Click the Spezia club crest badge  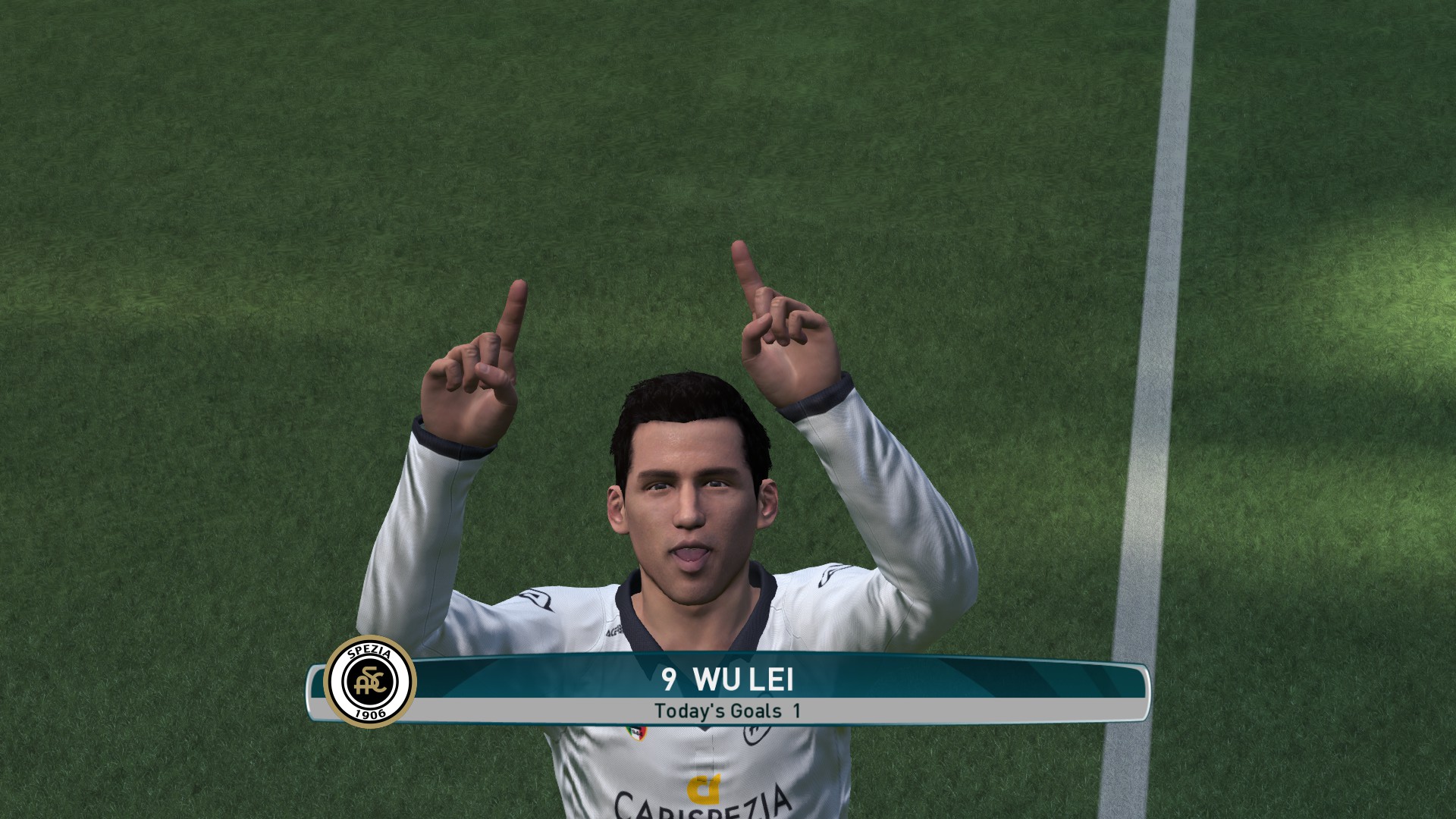point(369,681)
